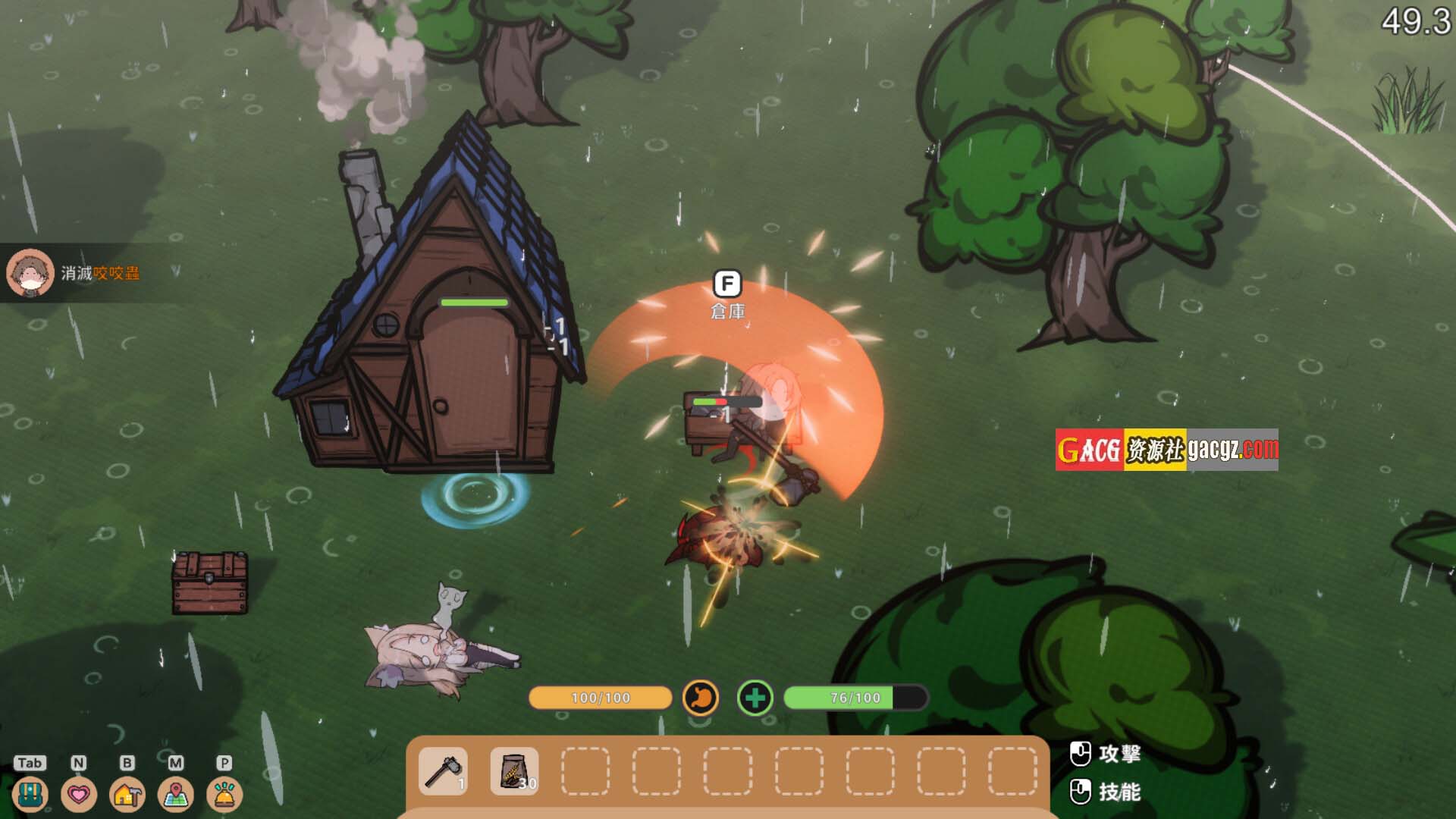Open the backpack inventory icon

click(x=30, y=794)
